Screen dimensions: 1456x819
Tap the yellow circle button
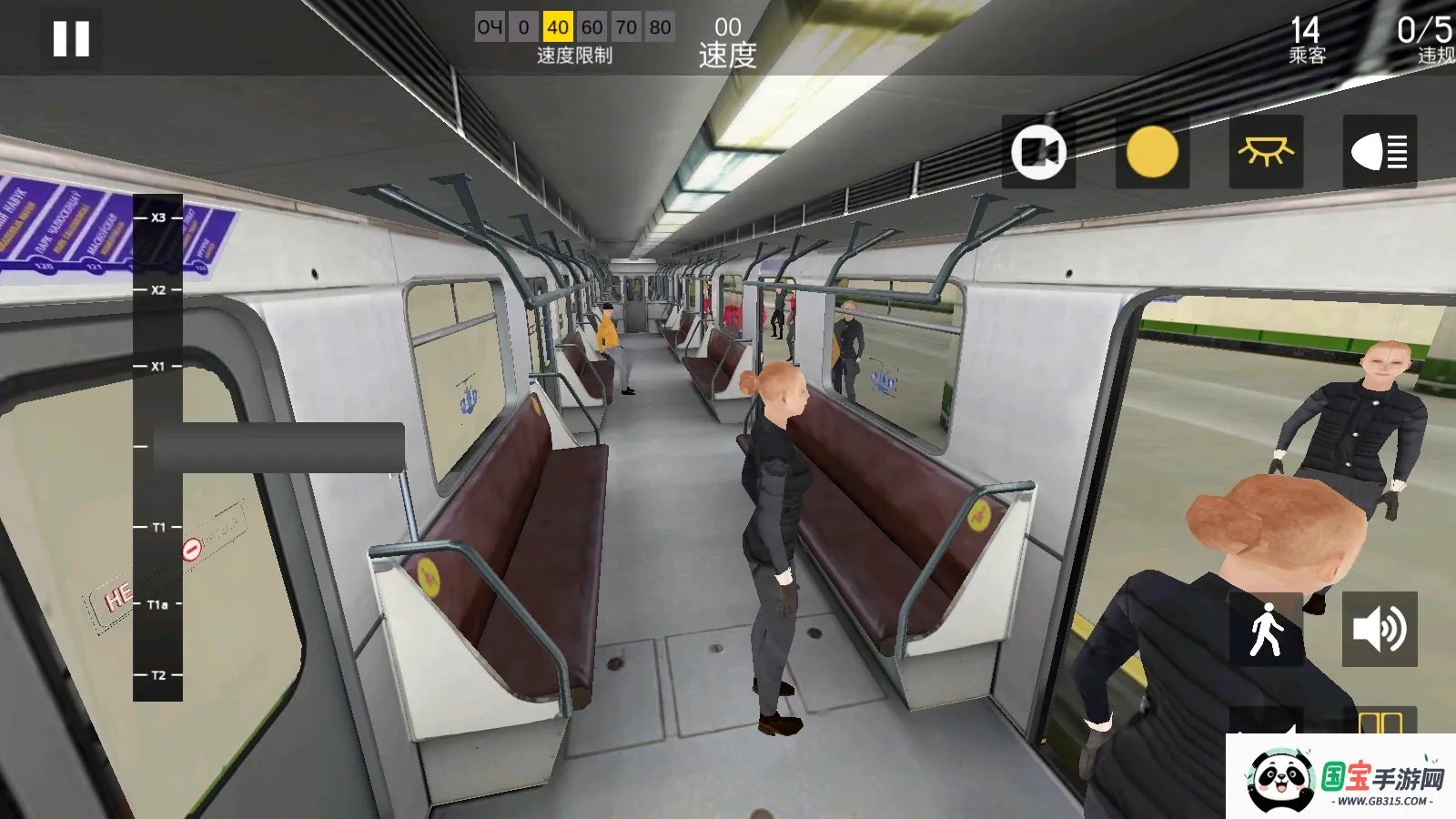click(1152, 151)
